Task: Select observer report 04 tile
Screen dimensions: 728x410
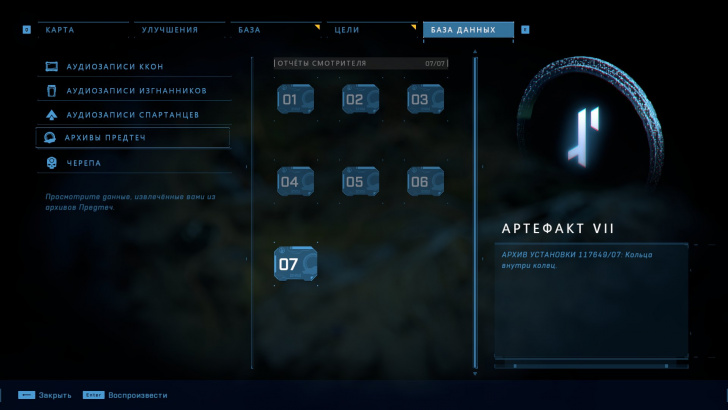Action: [295, 182]
